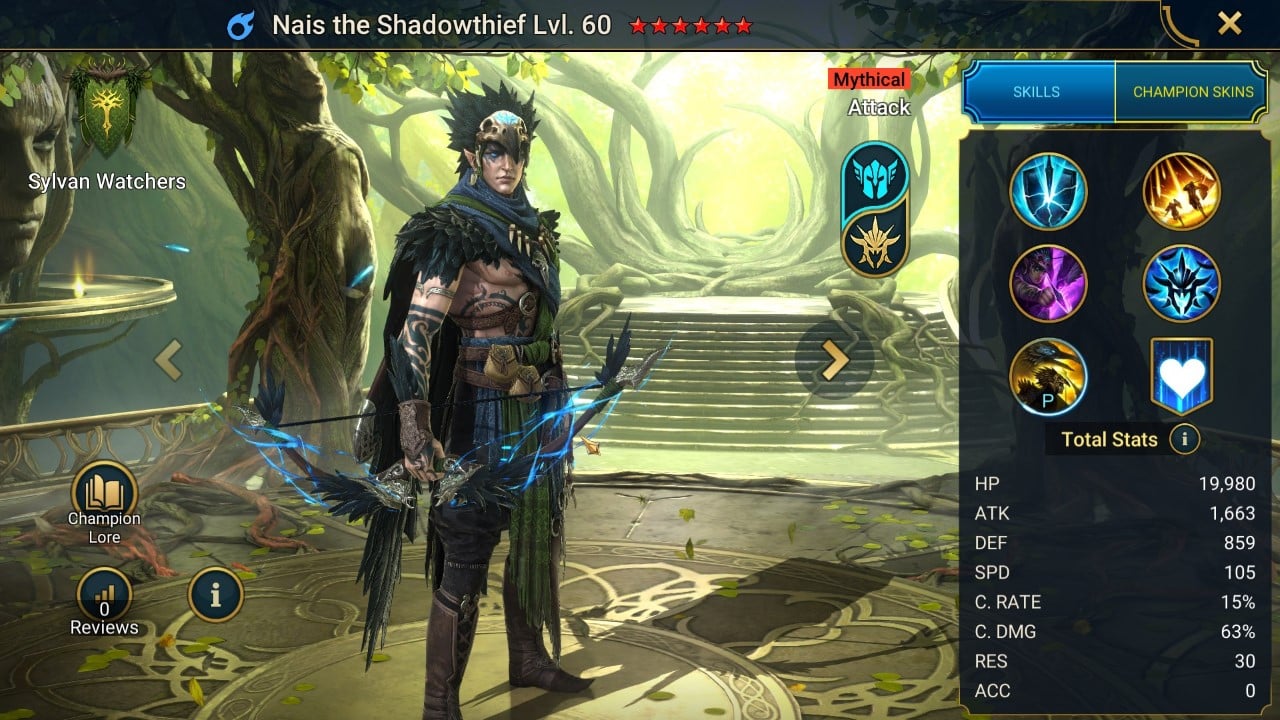Click the Mythical rarity label
This screenshot has height=720, width=1280.
point(868,79)
